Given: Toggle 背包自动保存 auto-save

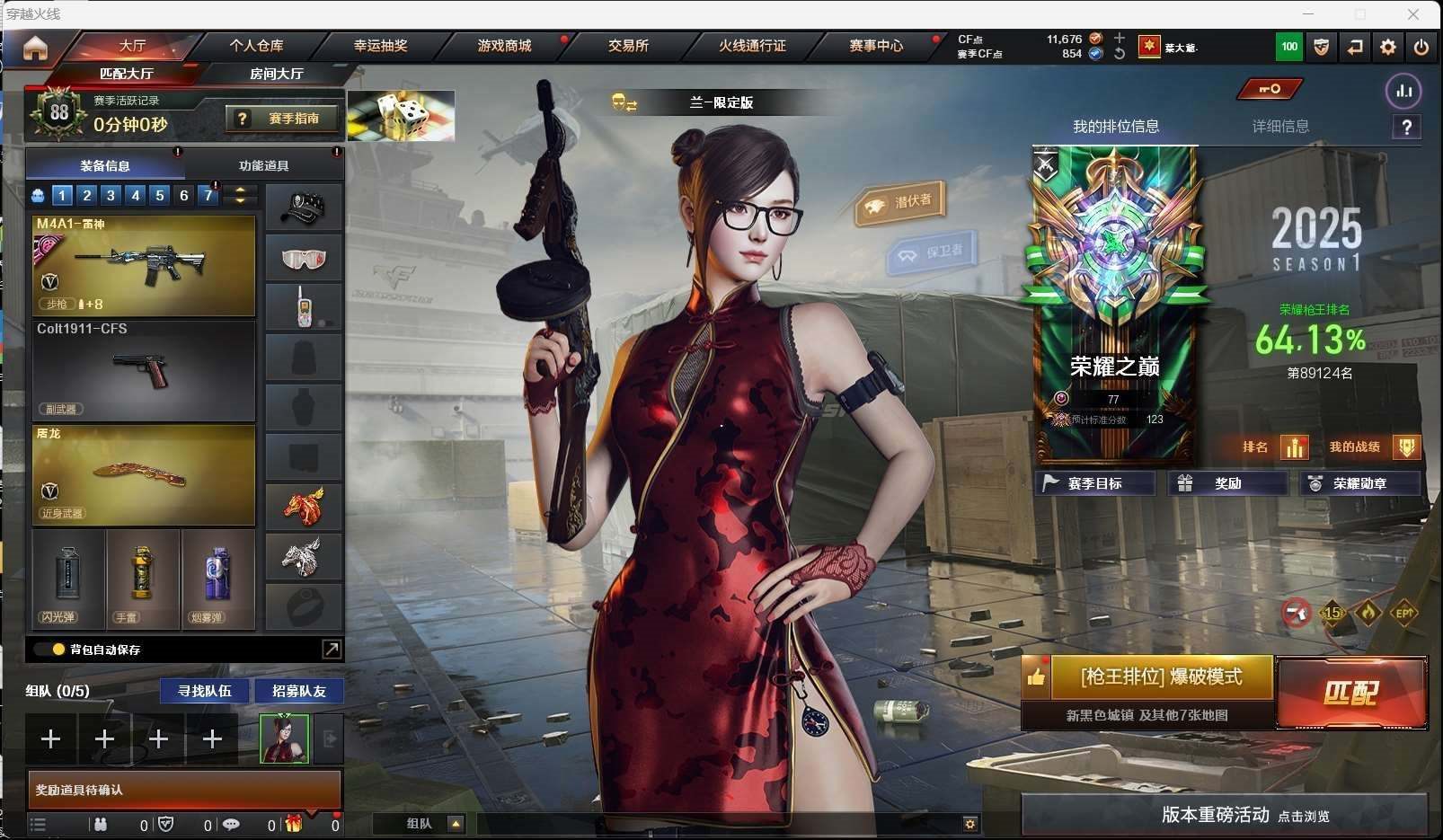Looking at the screenshot, I should tap(59, 649).
